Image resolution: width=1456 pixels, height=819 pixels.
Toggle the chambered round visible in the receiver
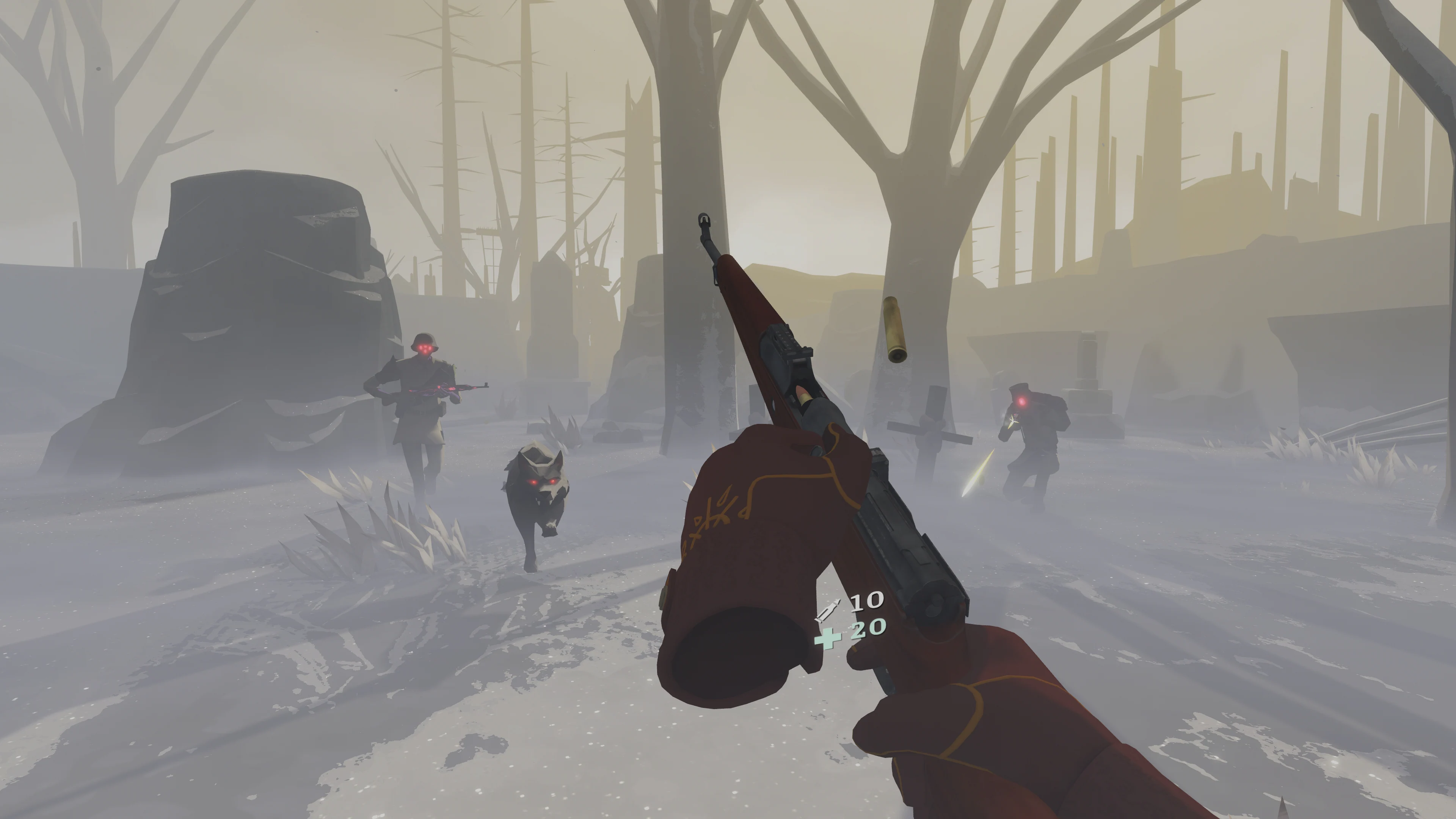pyautogui.click(x=803, y=394)
